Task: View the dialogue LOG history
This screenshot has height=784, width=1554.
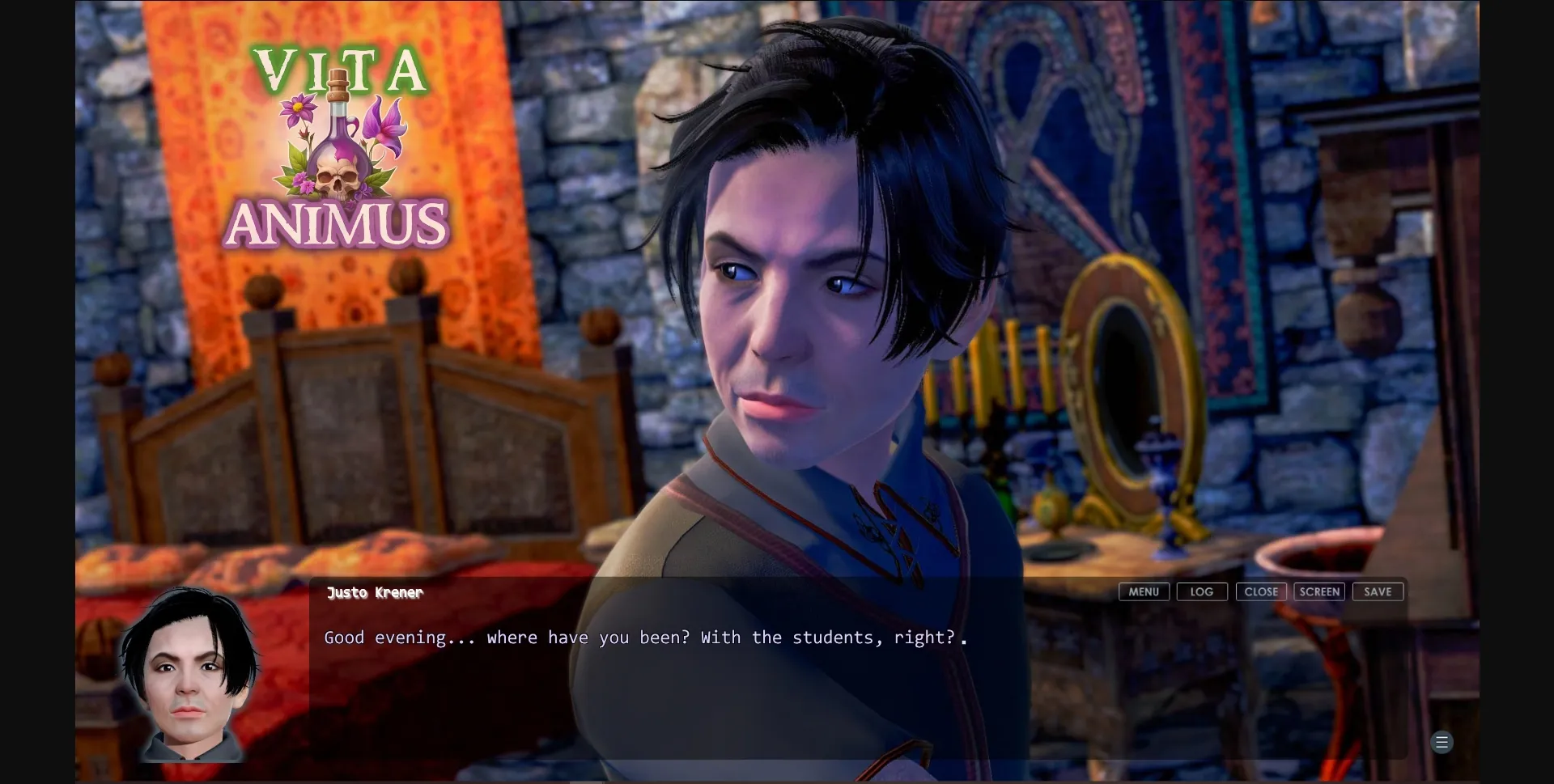Action: coord(1201,591)
